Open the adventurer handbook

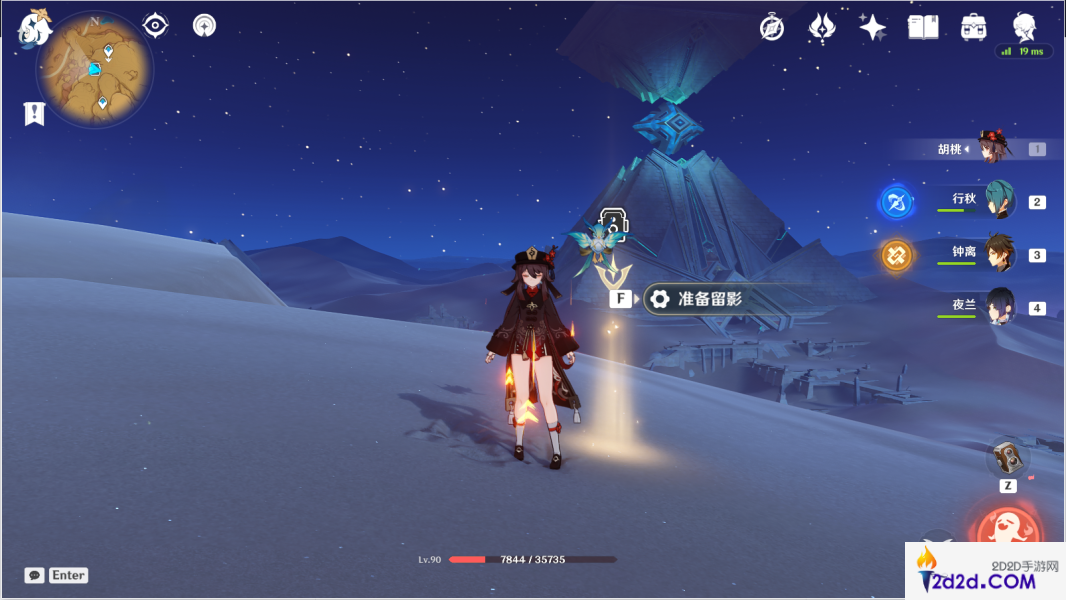point(922,27)
